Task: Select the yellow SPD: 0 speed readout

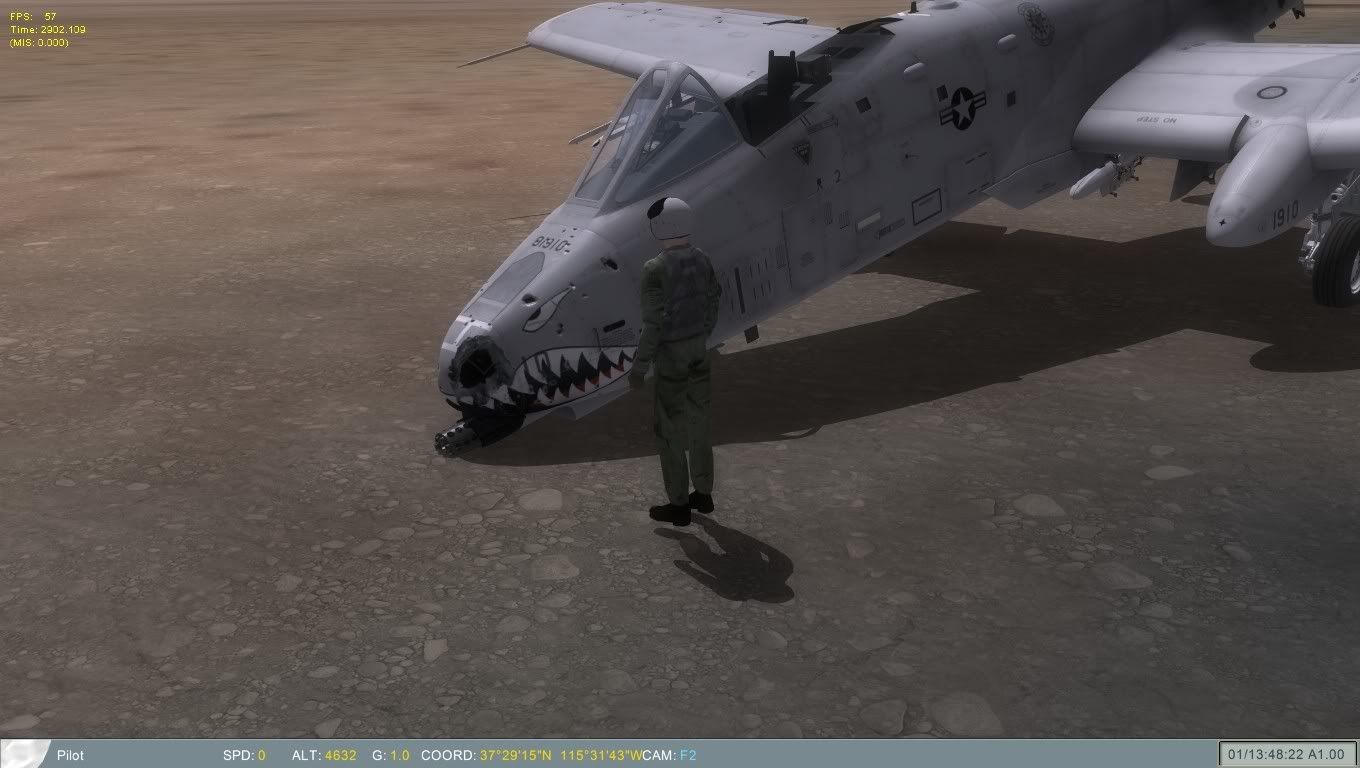Action: point(246,756)
